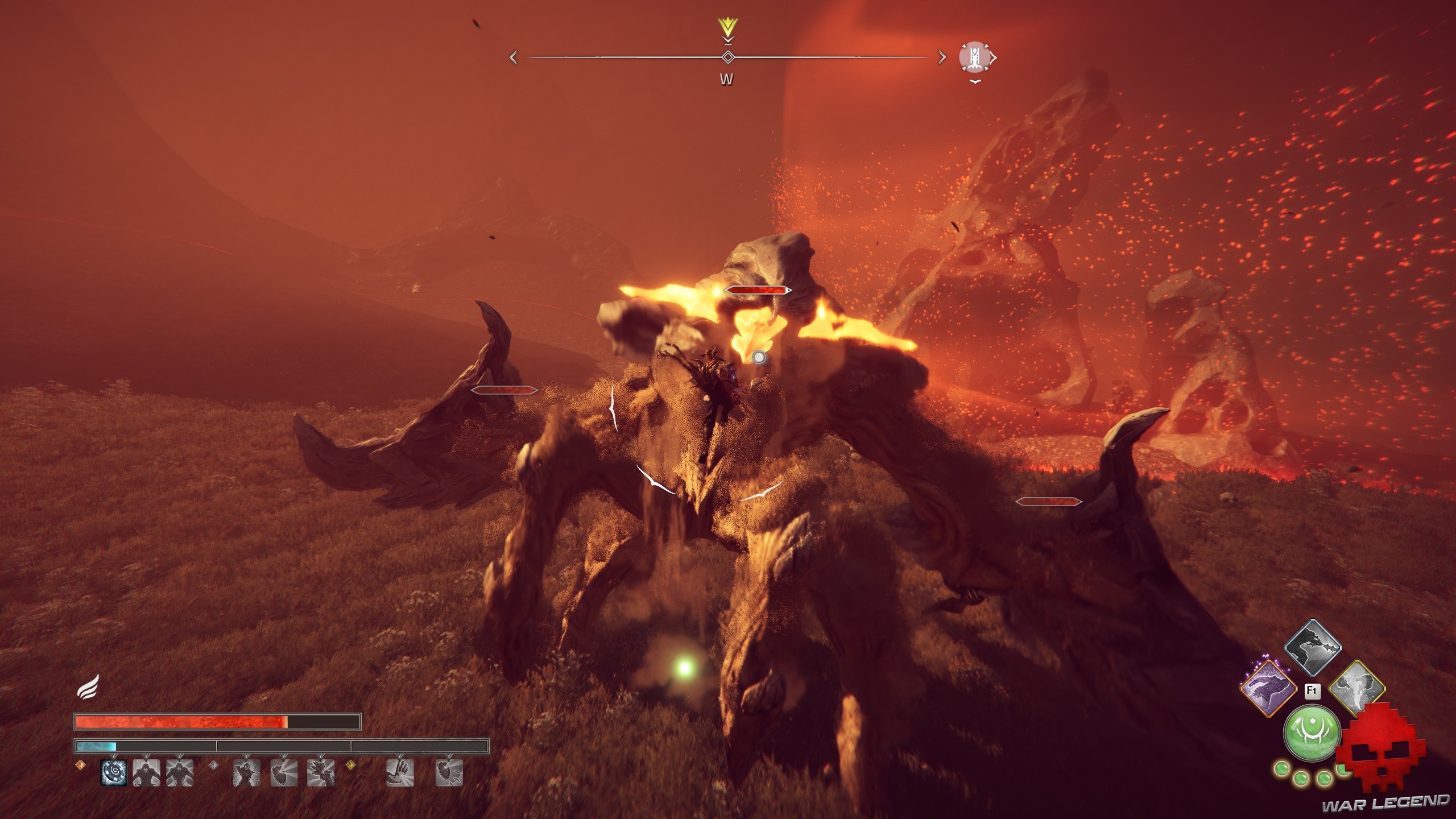Click the yellow diamond gem in skill bar
The image size is (1456, 819).
pyautogui.click(x=350, y=766)
